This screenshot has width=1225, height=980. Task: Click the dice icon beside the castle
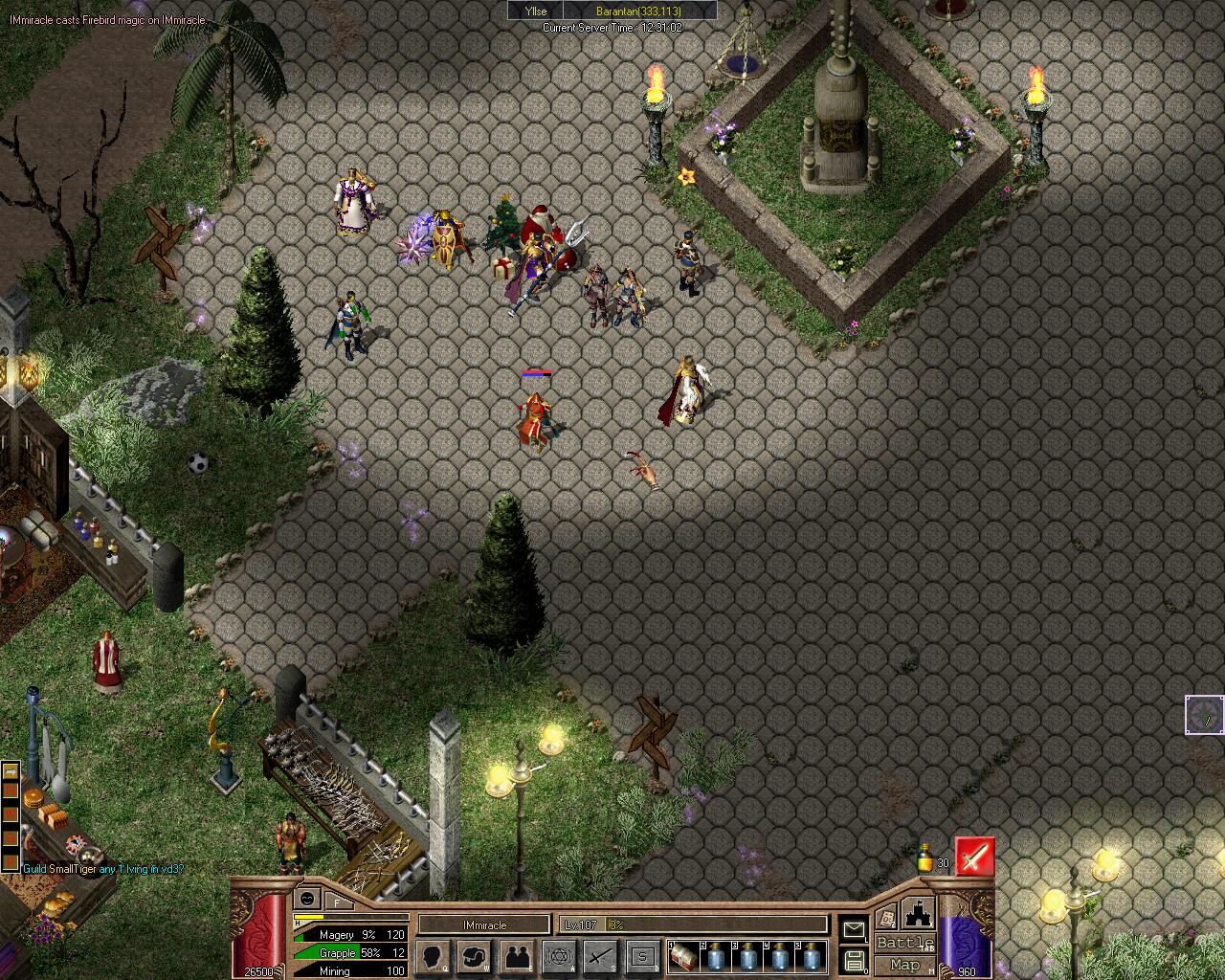point(886,916)
